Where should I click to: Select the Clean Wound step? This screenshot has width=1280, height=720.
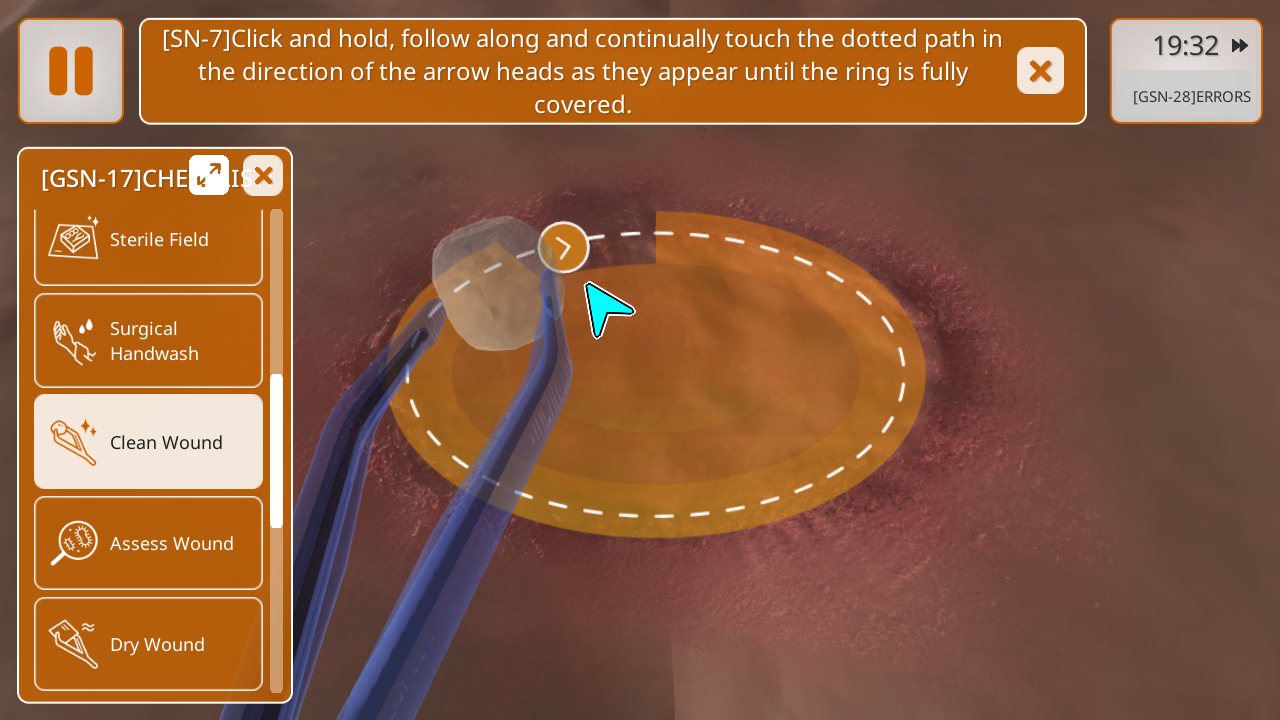click(x=148, y=442)
